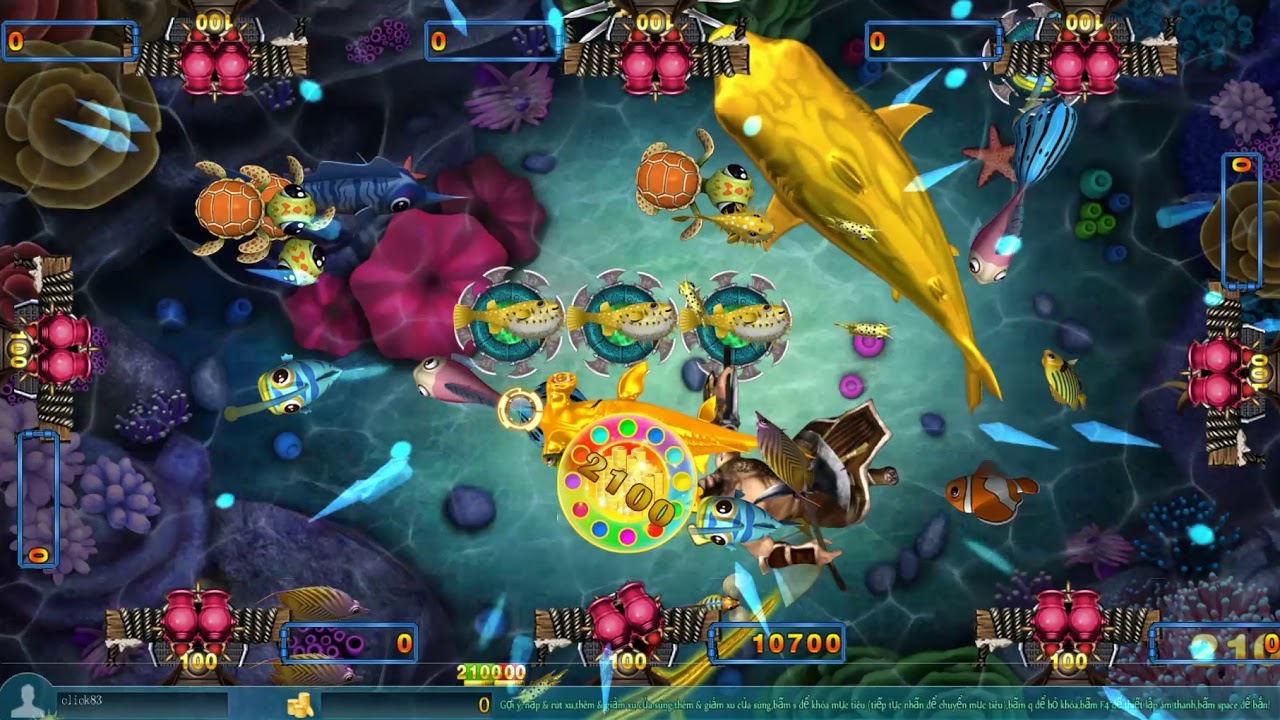Click the player avatar icon beside click83
Screen dimensions: 1280x720
pyautogui.click(x=27, y=699)
